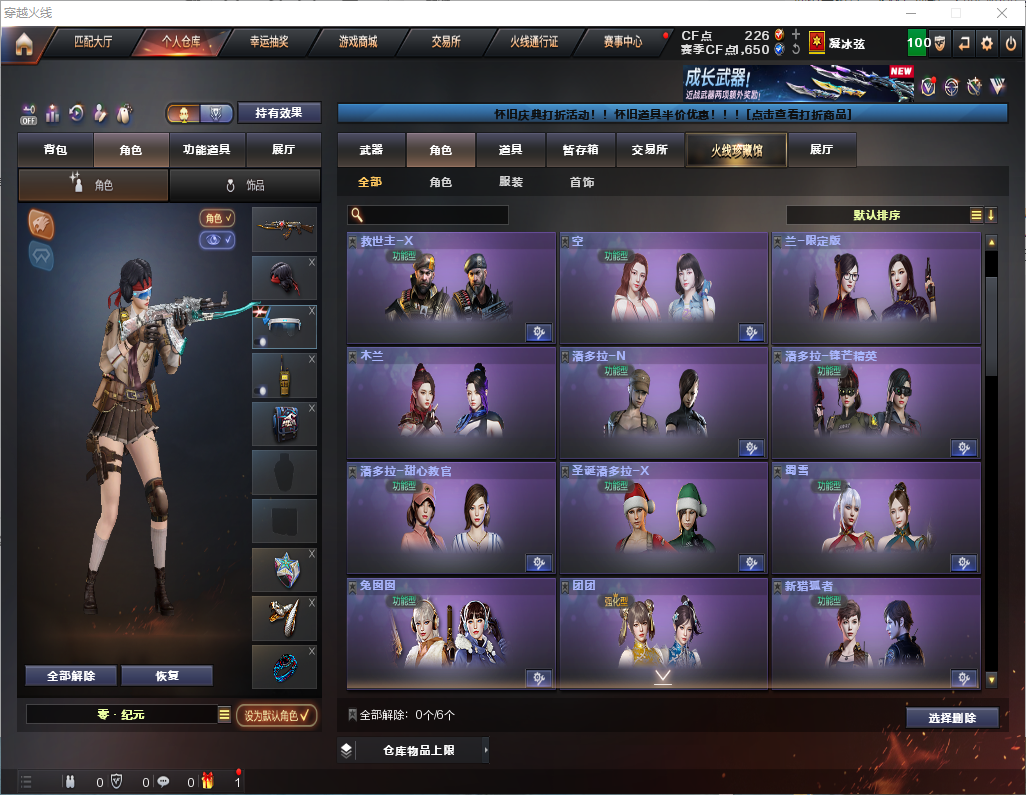This screenshot has height=795, width=1026.
Task: Switch to the 武器 weapons storage tab
Action: pyautogui.click(x=371, y=150)
